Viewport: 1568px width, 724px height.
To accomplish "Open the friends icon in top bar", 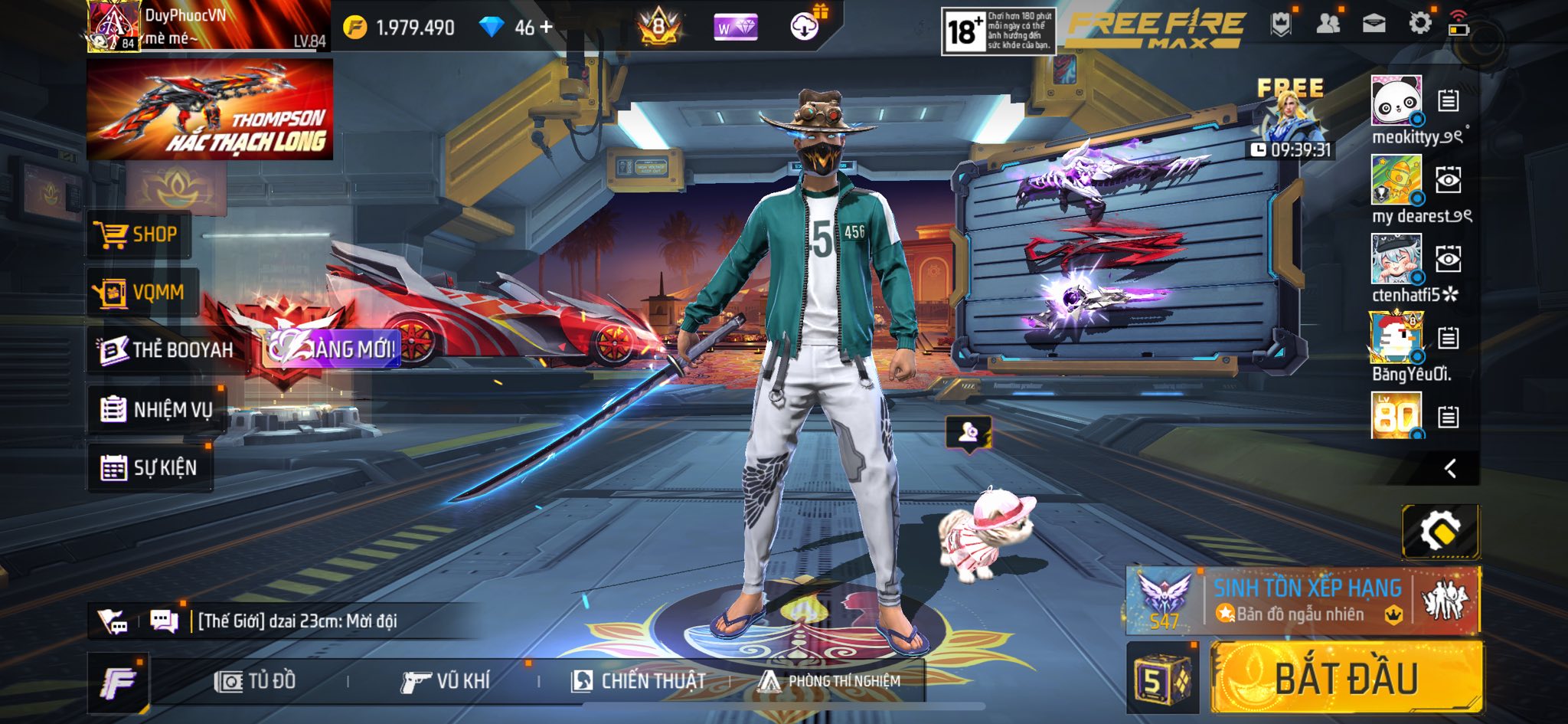I will [1328, 24].
